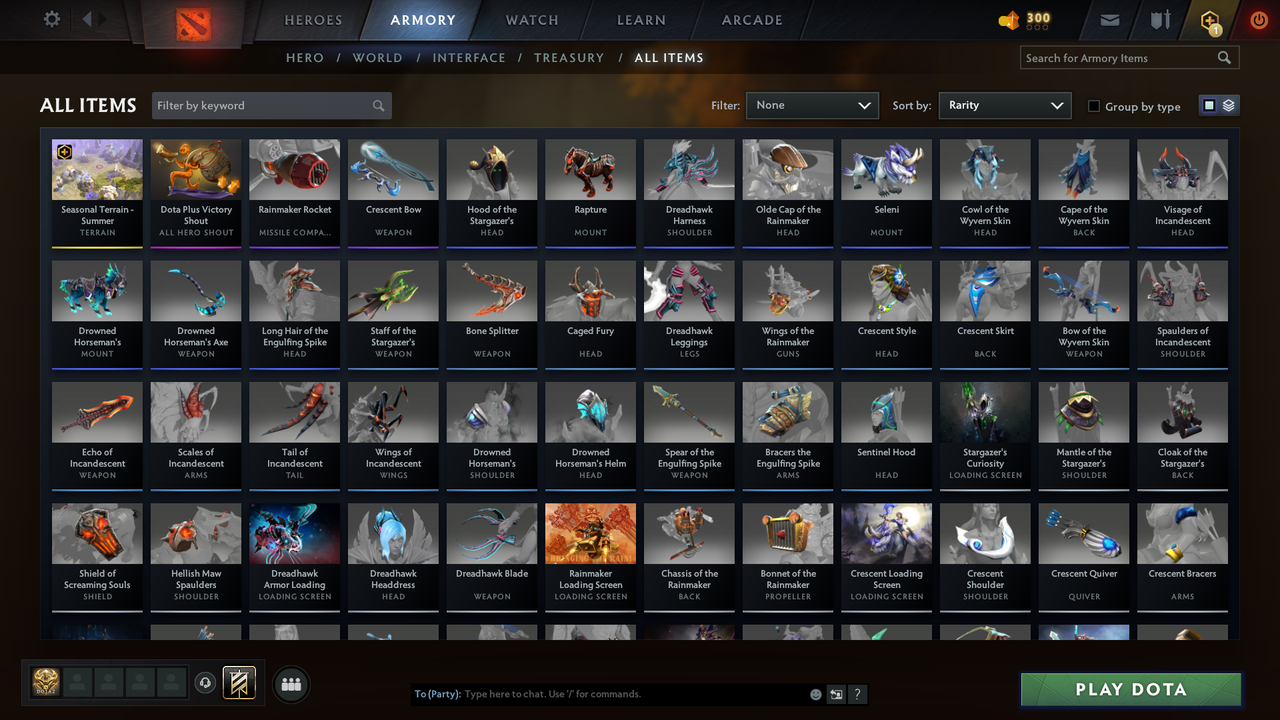The image size is (1280, 720).
Task: Open the friends list people icon
Action: tap(290, 684)
